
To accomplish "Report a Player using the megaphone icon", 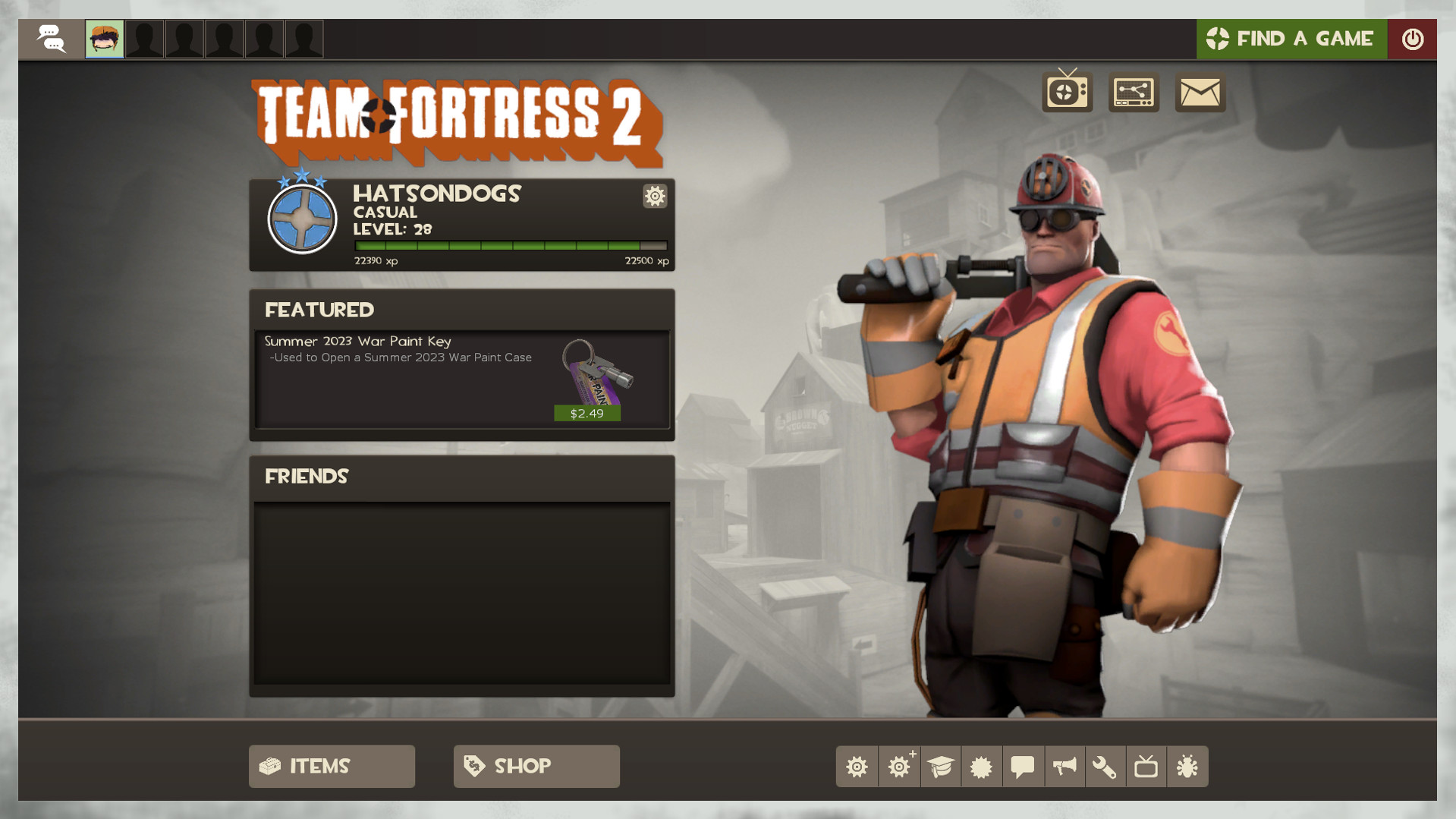I will (x=1064, y=767).
